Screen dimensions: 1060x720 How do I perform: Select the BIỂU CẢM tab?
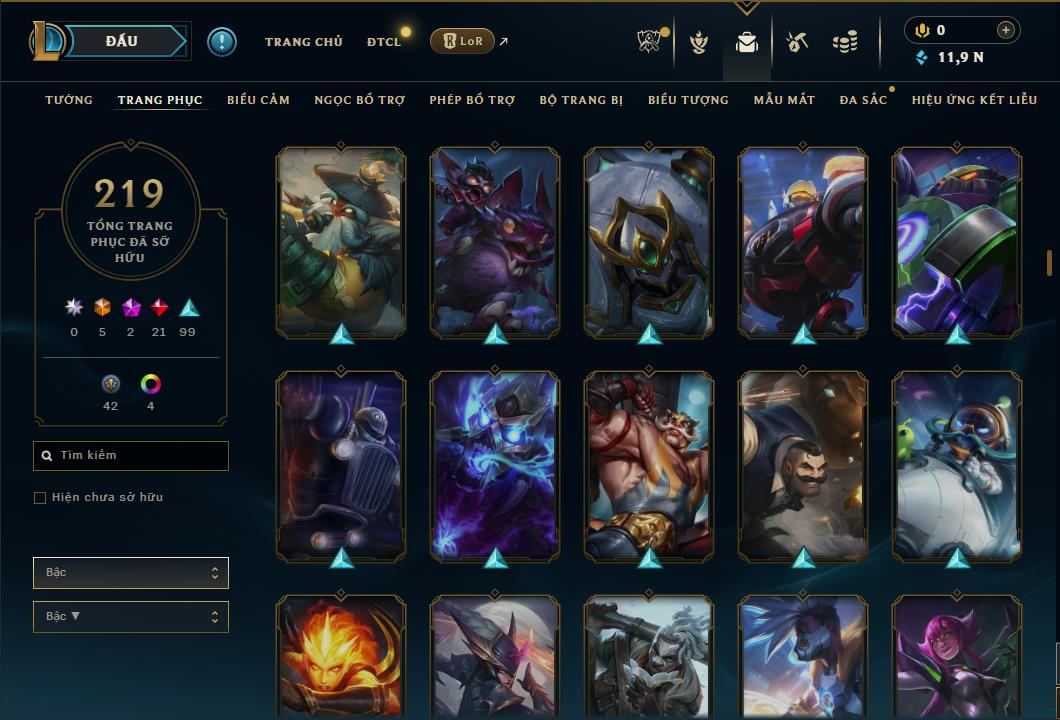258,100
